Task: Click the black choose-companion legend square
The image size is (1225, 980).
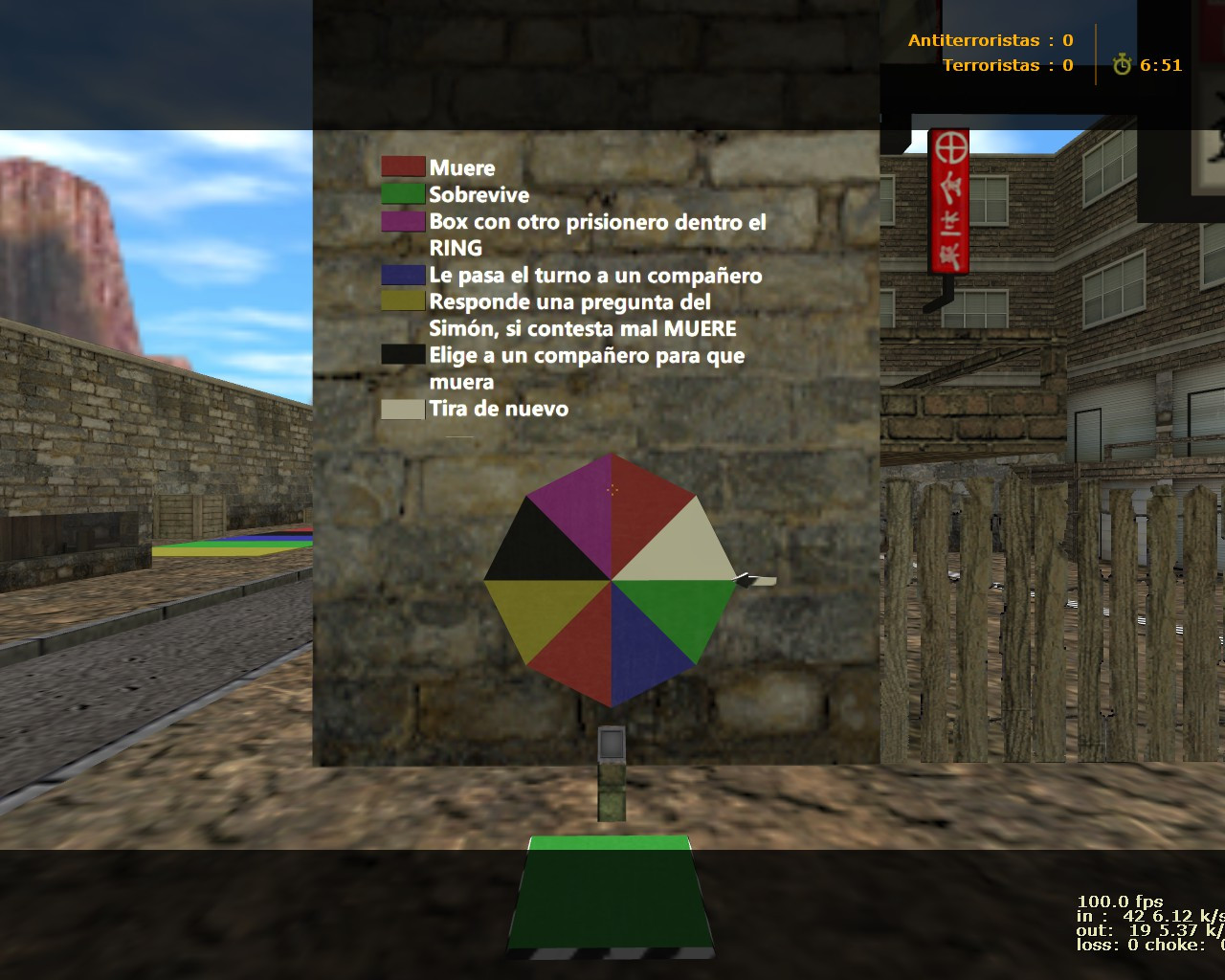Action: pos(402,354)
